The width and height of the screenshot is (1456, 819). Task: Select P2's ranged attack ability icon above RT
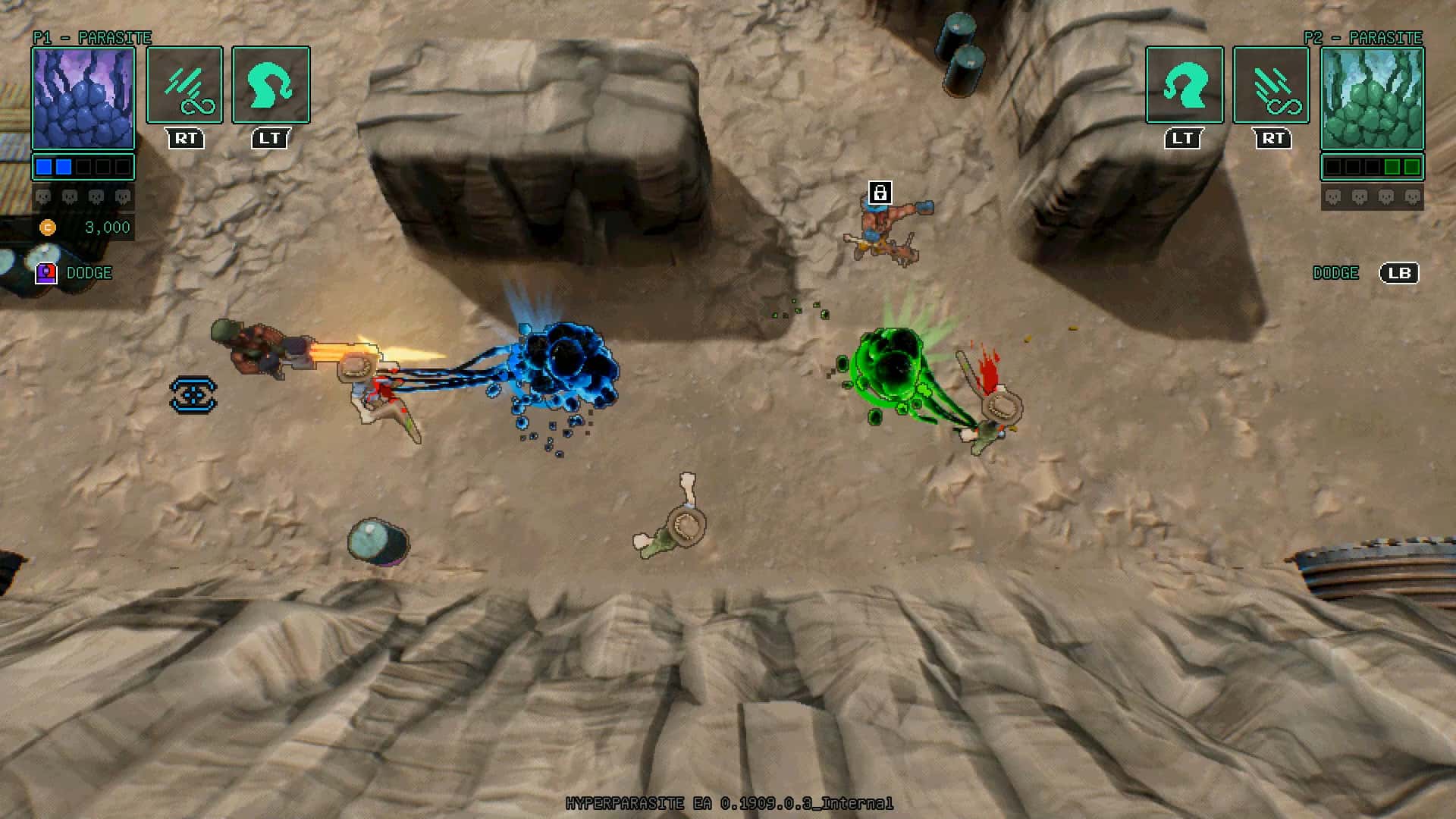[1271, 85]
